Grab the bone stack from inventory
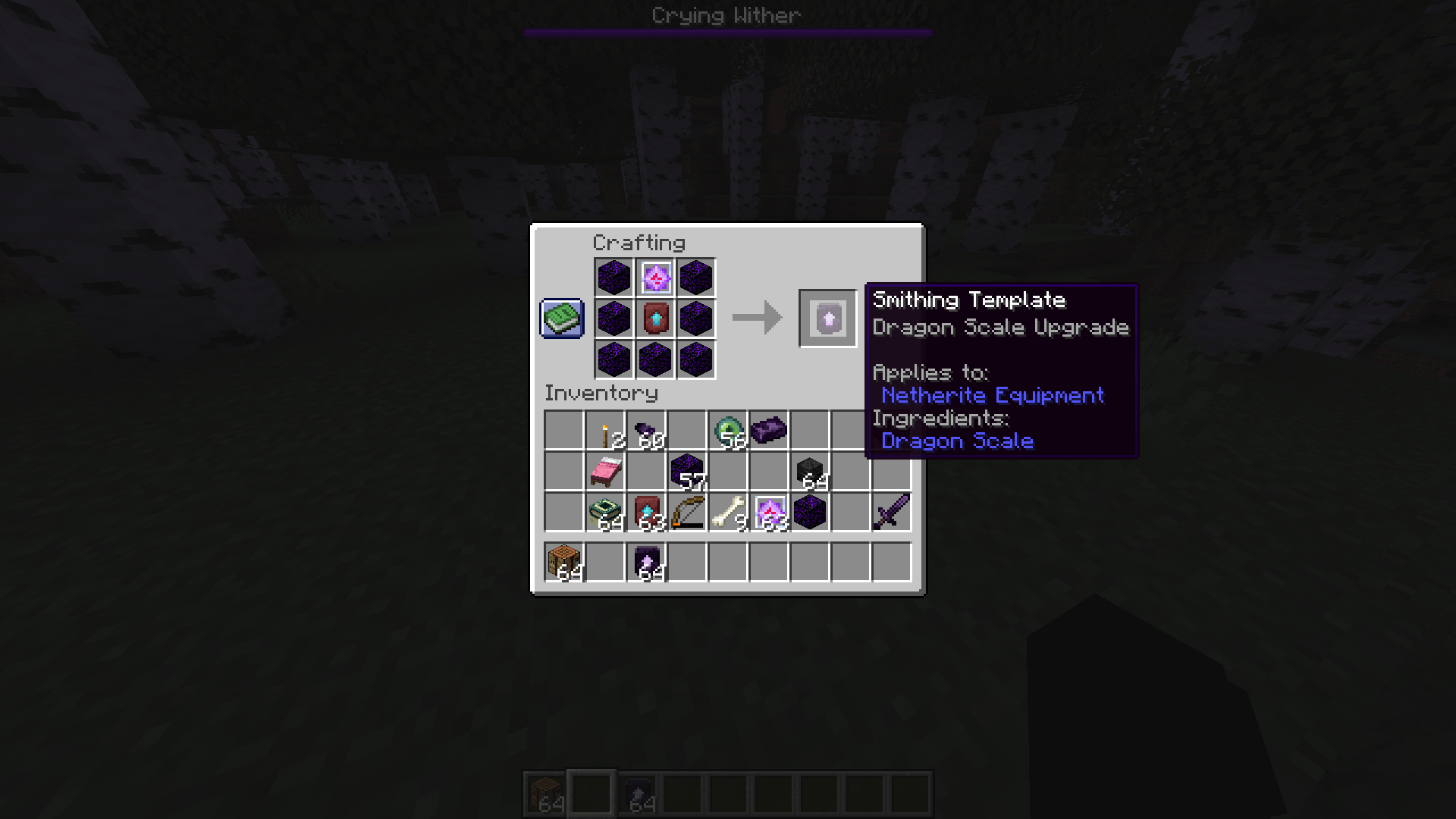 pyautogui.click(x=727, y=512)
